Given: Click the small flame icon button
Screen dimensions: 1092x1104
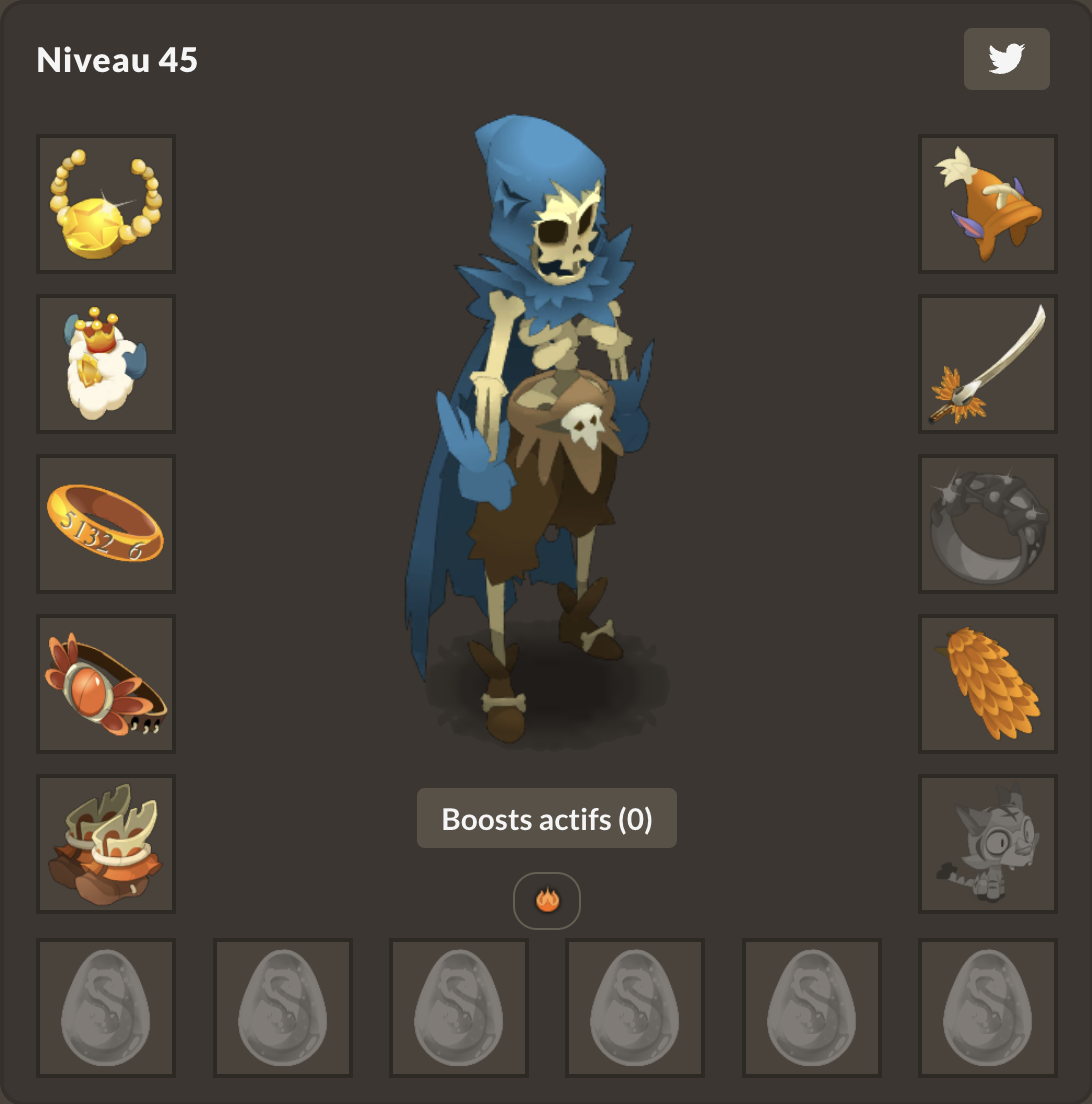Looking at the screenshot, I should [546, 901].
